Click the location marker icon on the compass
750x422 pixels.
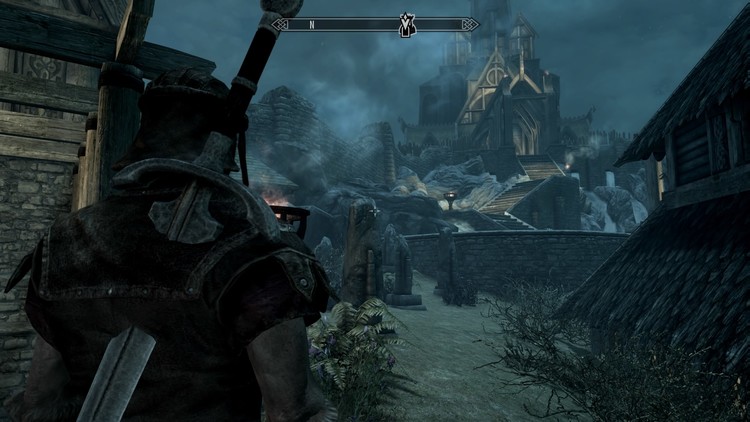[x=407, y=23]
